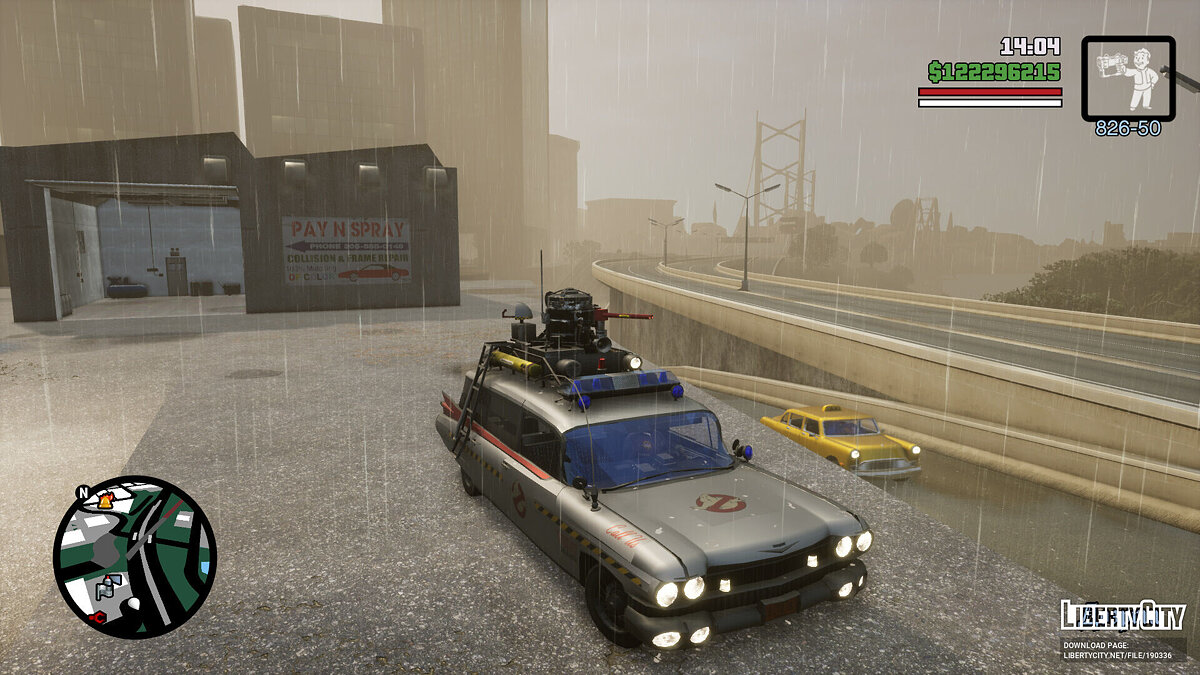Viewport: 1200px width, 675px height.
Task: Click the red wrench mod garage blip
Action: (97, 619)
